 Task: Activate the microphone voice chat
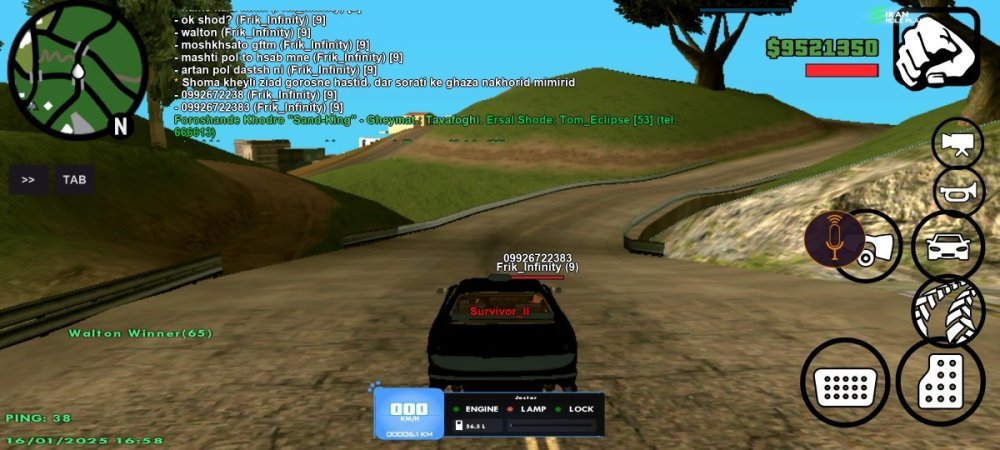point(833,239)
